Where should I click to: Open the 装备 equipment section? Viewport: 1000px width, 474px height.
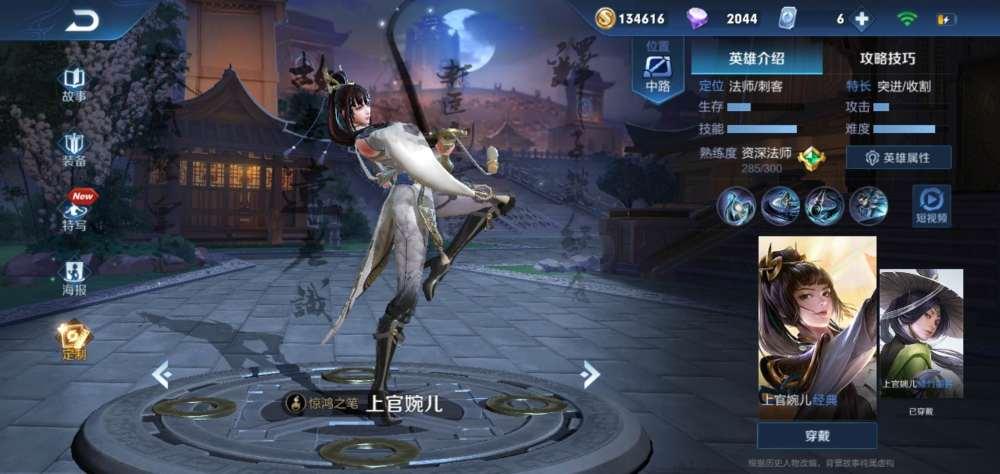tap(74, 148)
